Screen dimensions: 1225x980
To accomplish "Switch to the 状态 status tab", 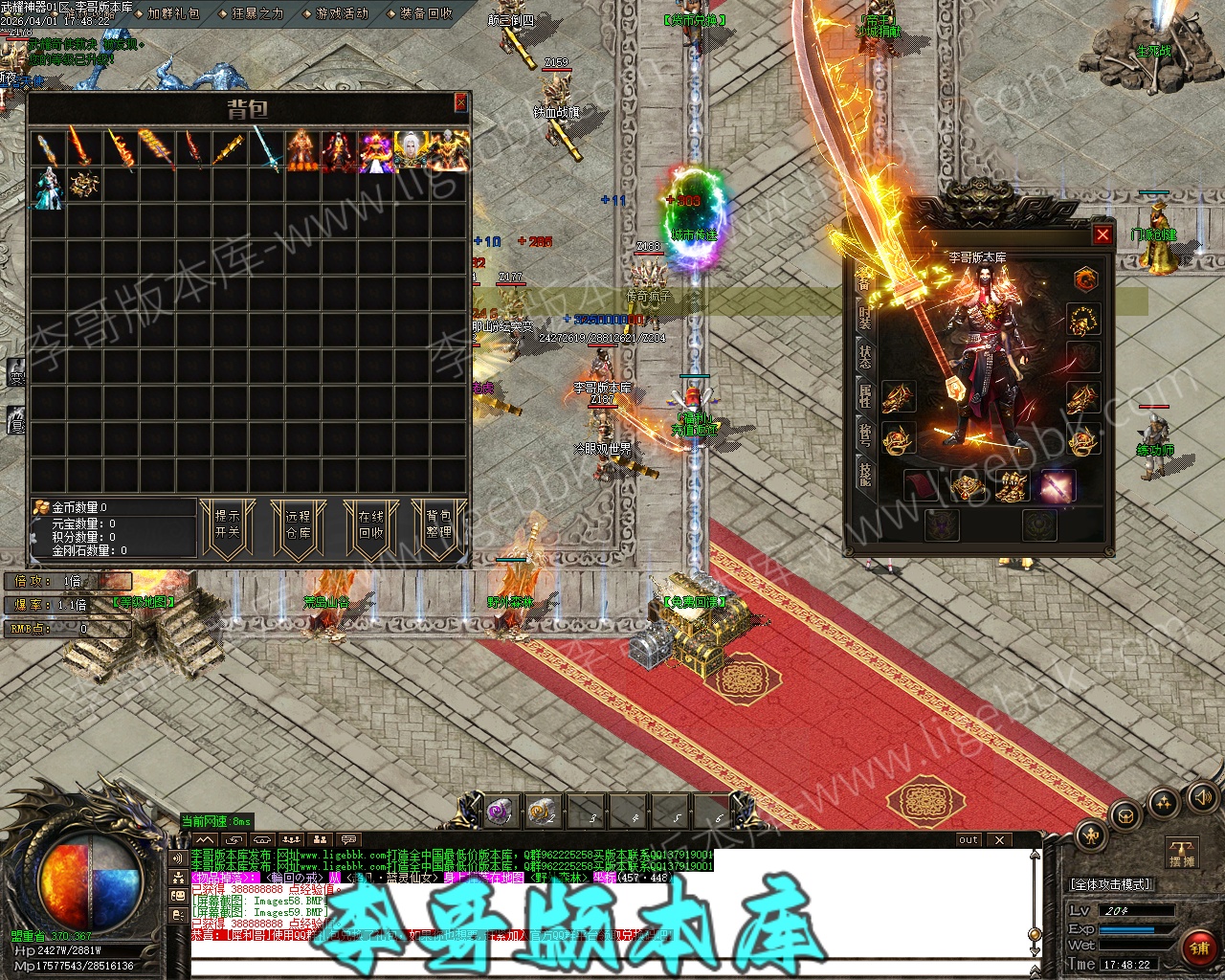I will [864, 356].
